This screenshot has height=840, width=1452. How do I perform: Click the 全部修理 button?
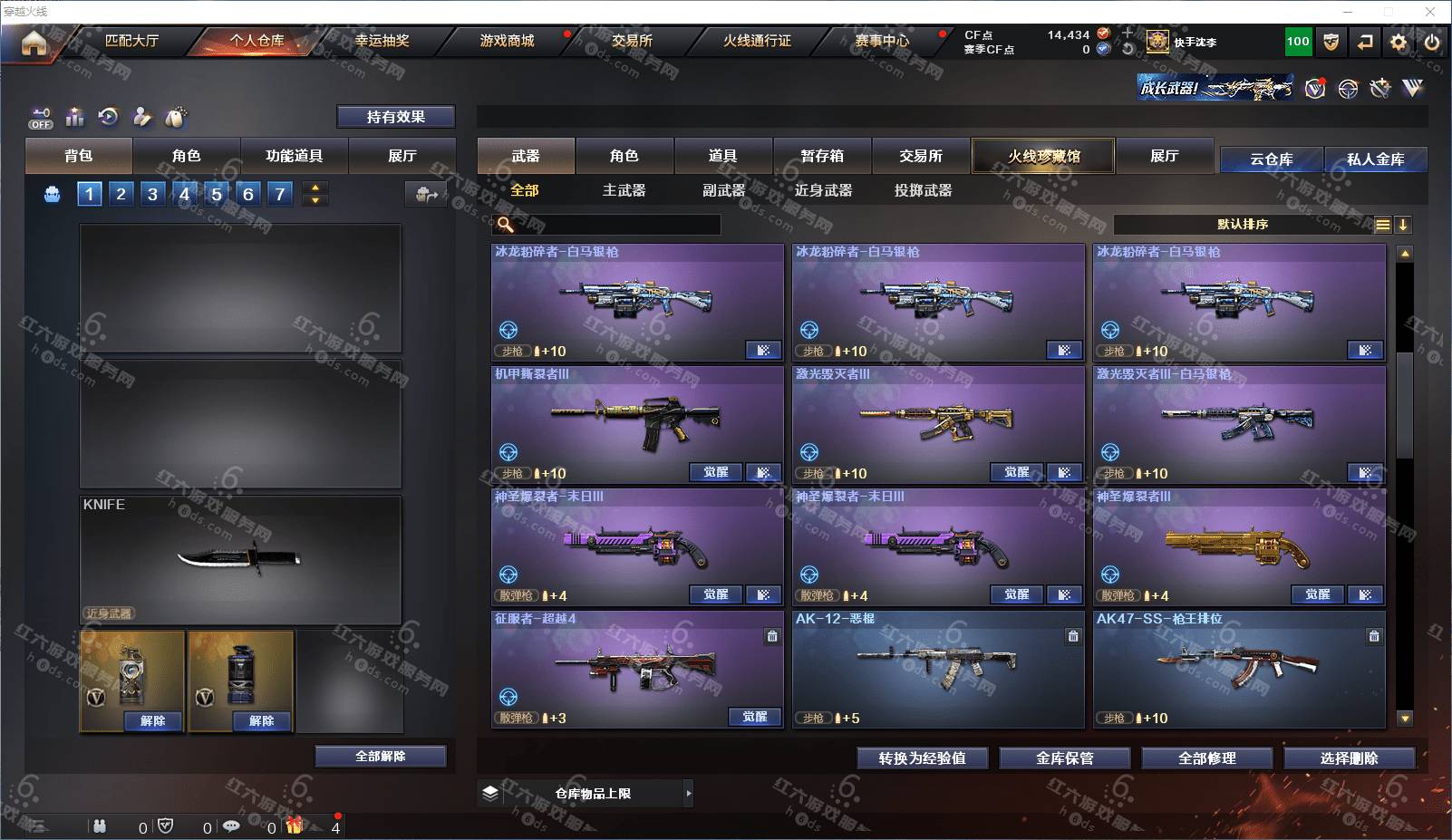[1206, 758]
